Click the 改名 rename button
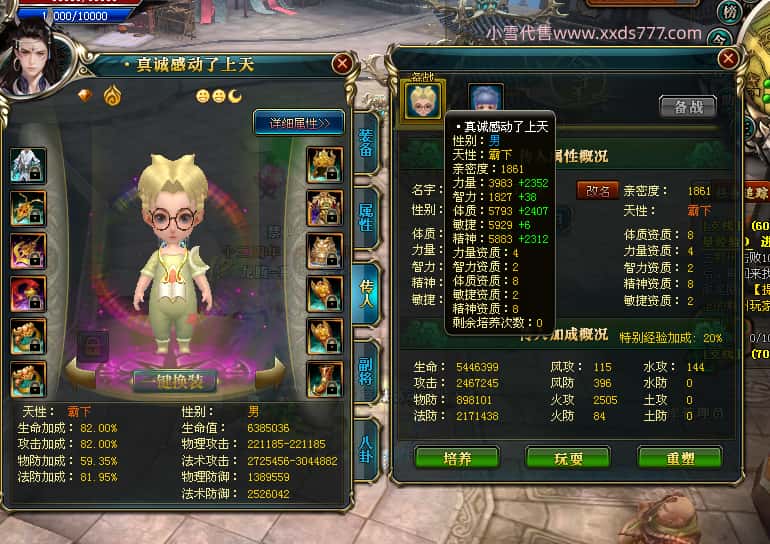 pyautogui.click(x=596, y=190)
